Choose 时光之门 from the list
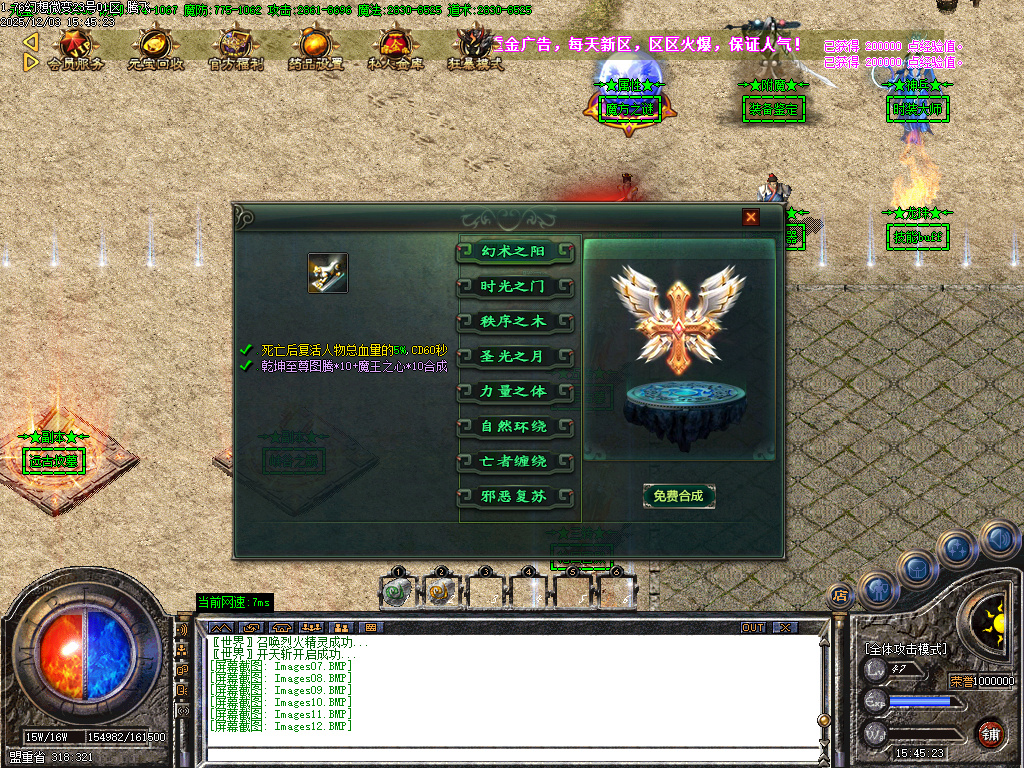Screen dimensions: 1024x768 click(515, 287)
